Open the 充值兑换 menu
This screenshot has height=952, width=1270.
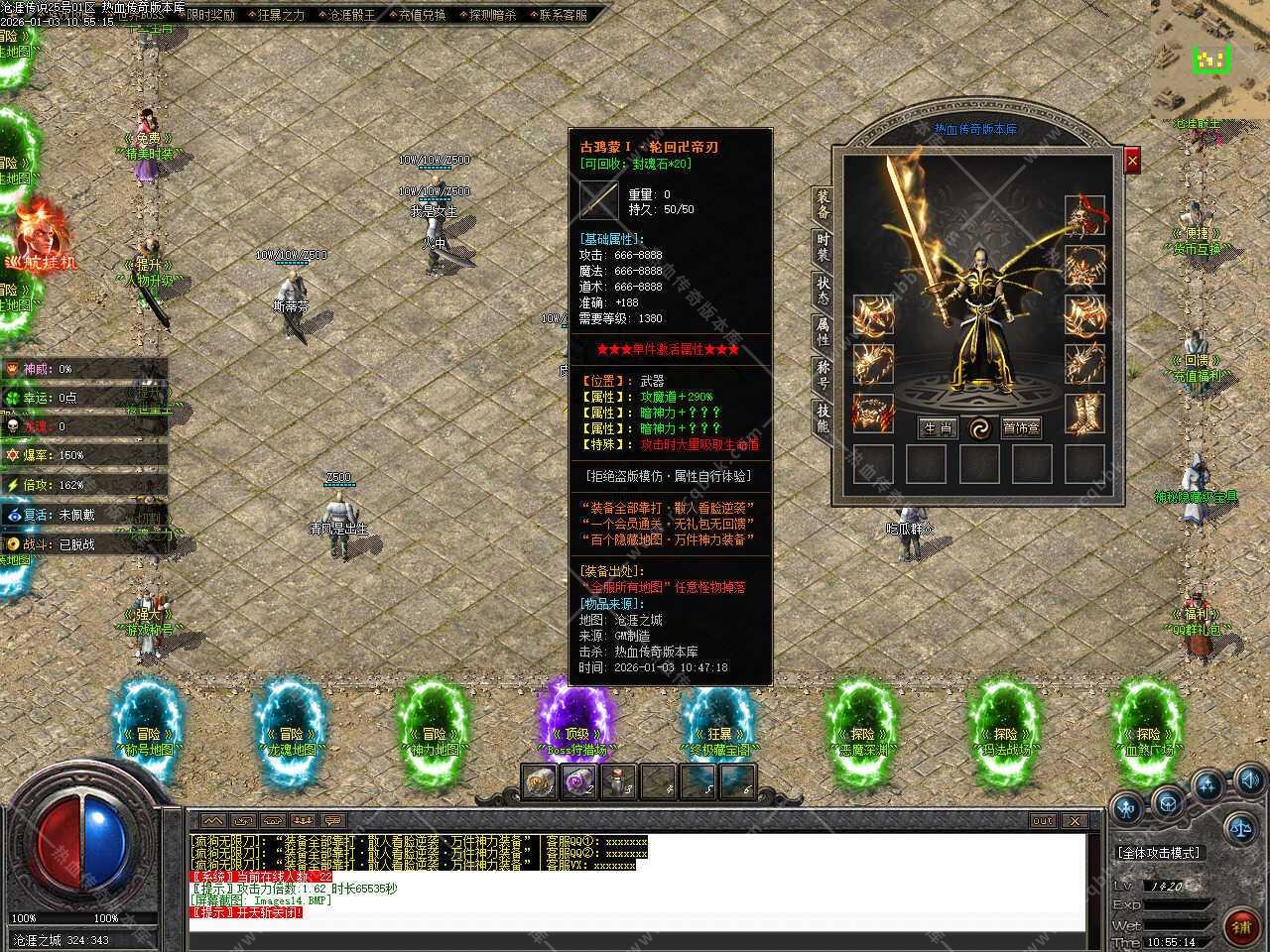pyautogui.click(x=422, y=15)
